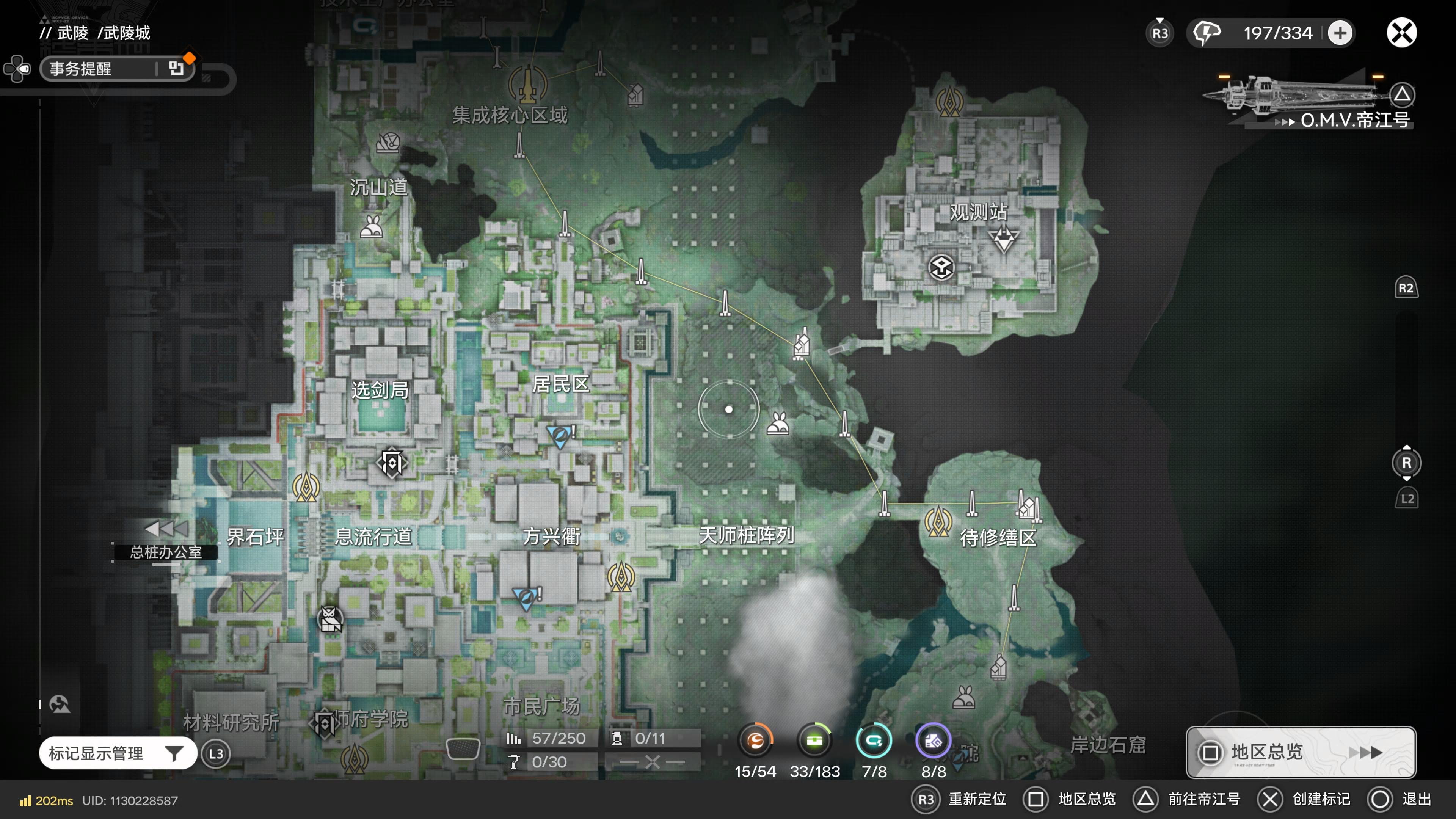Screen dimensions: 1456x819
Task: Close the map with the X button
Action: 1401,33
